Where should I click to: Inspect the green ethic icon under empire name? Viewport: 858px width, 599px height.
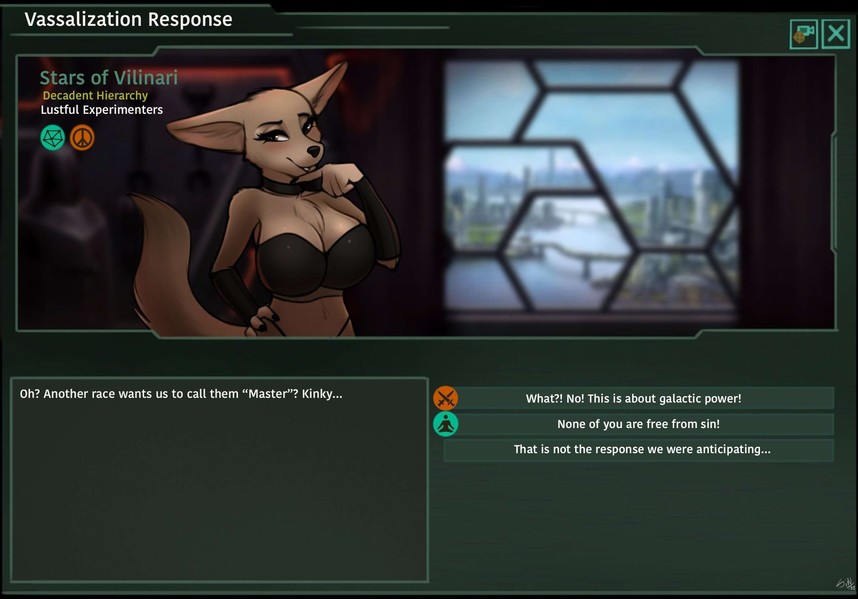pos(53,137)
